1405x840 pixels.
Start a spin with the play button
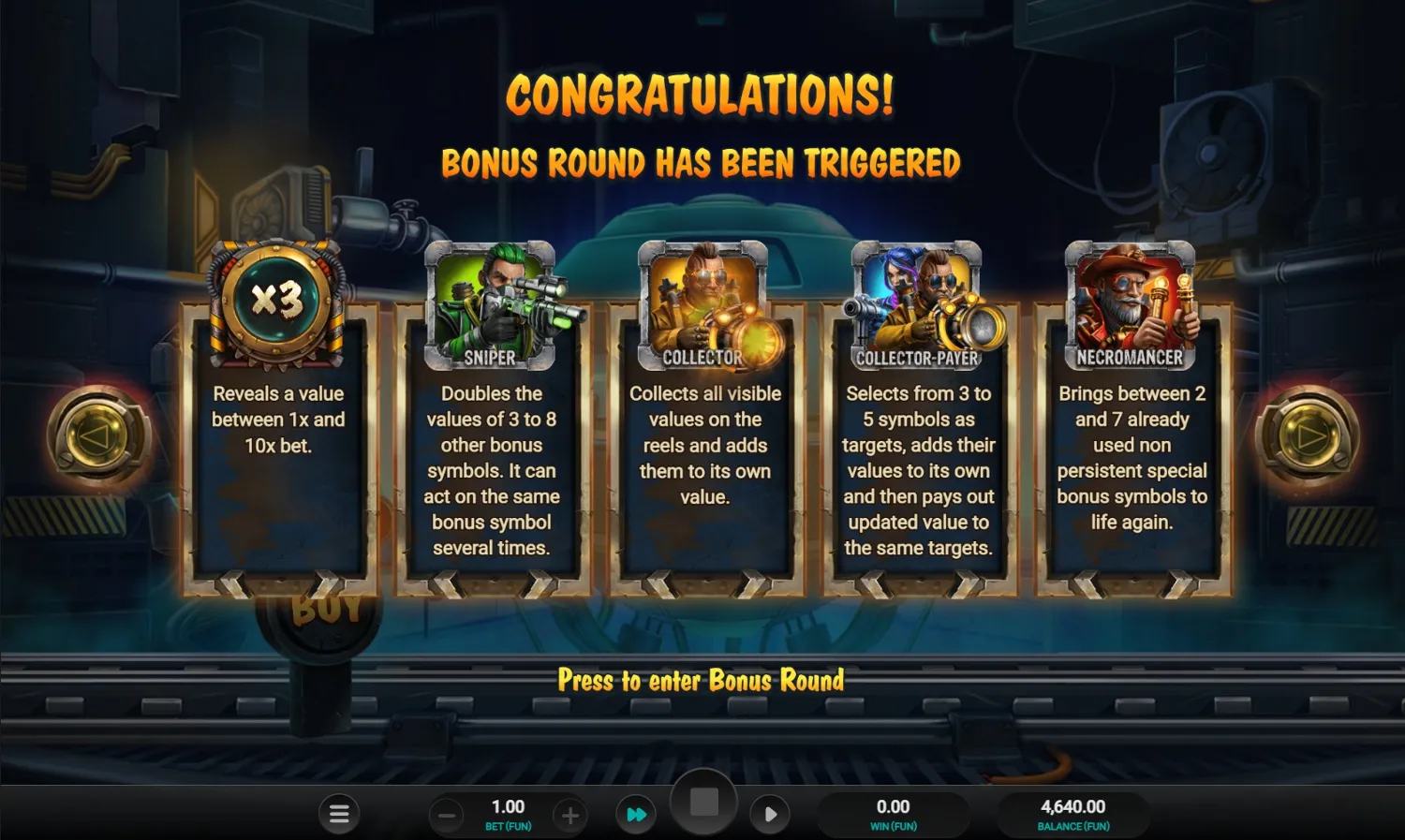[x=770, y=814]
